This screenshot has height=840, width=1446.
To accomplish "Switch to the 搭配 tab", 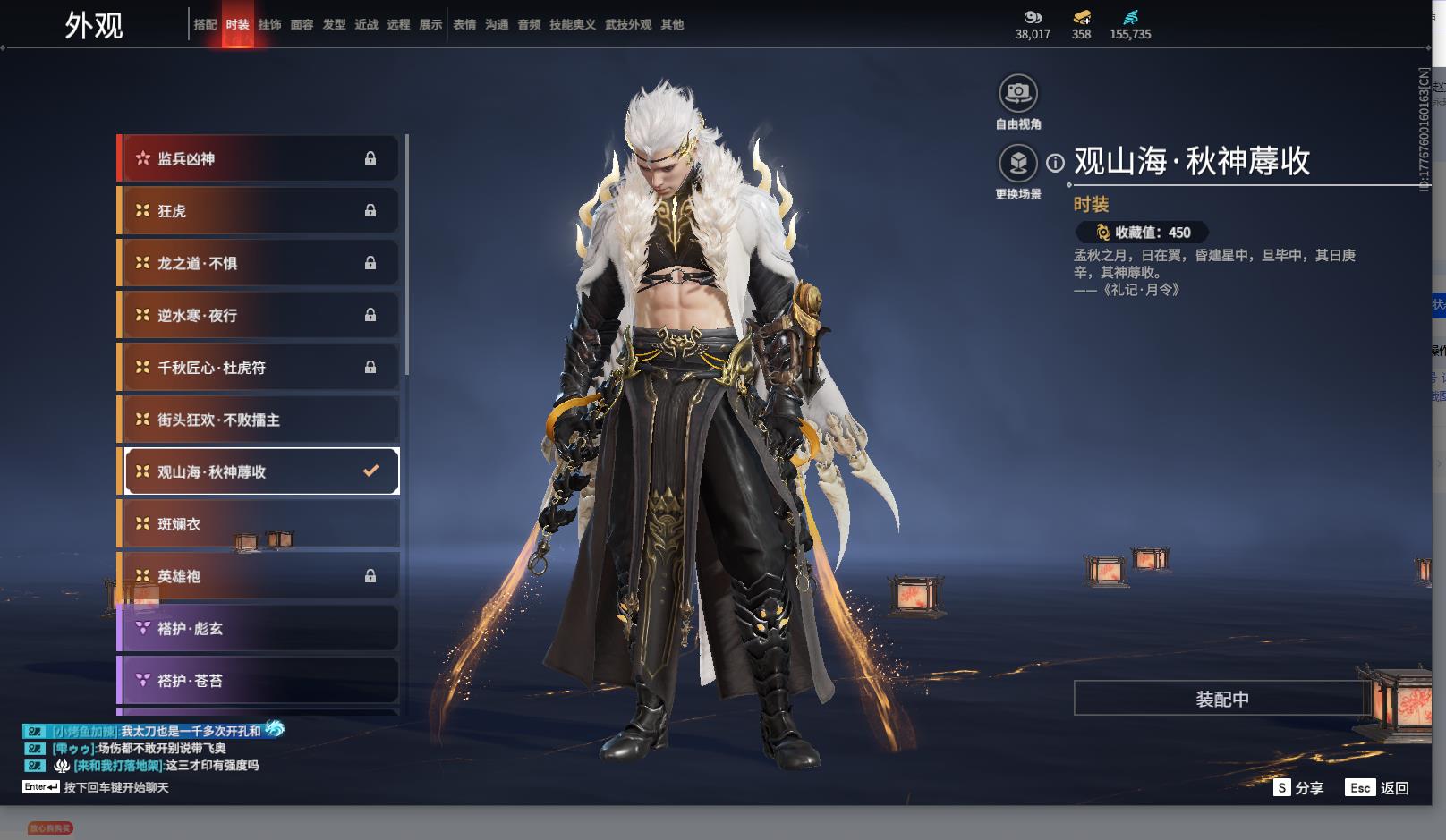I will 205,25.
